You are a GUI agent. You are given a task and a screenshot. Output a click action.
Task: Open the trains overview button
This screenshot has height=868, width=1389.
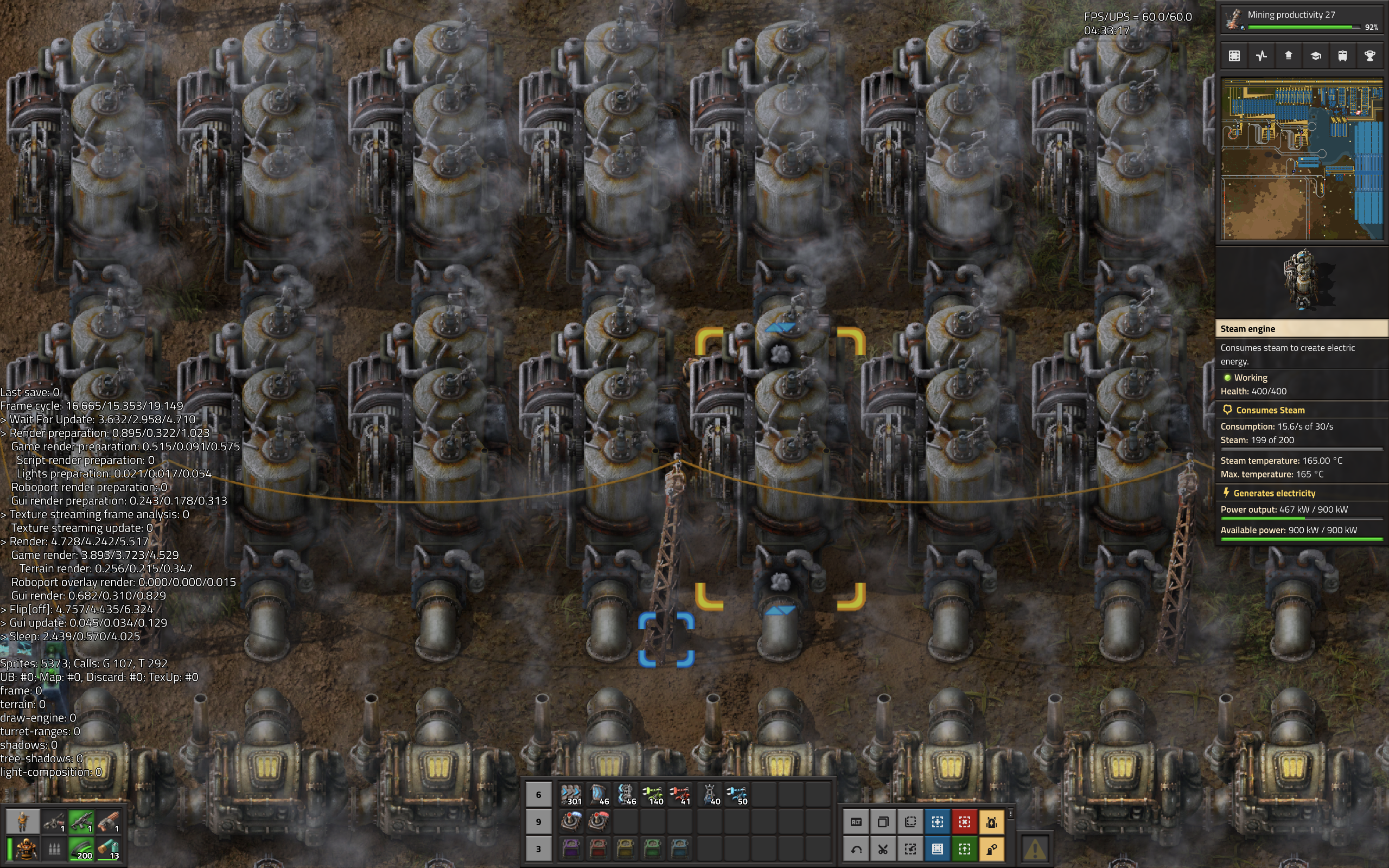1342,56
